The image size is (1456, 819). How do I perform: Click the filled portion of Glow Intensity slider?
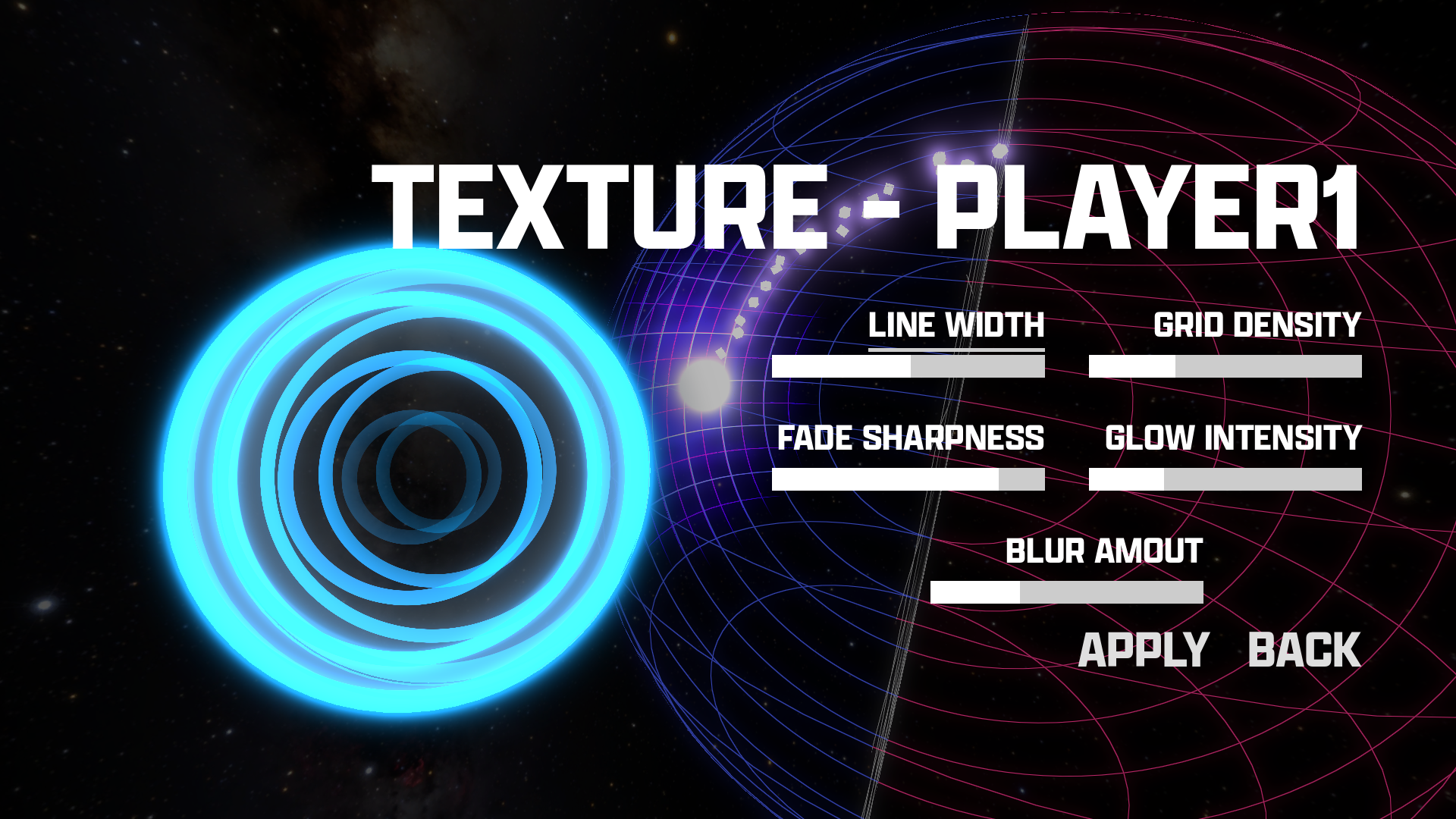1126,480
